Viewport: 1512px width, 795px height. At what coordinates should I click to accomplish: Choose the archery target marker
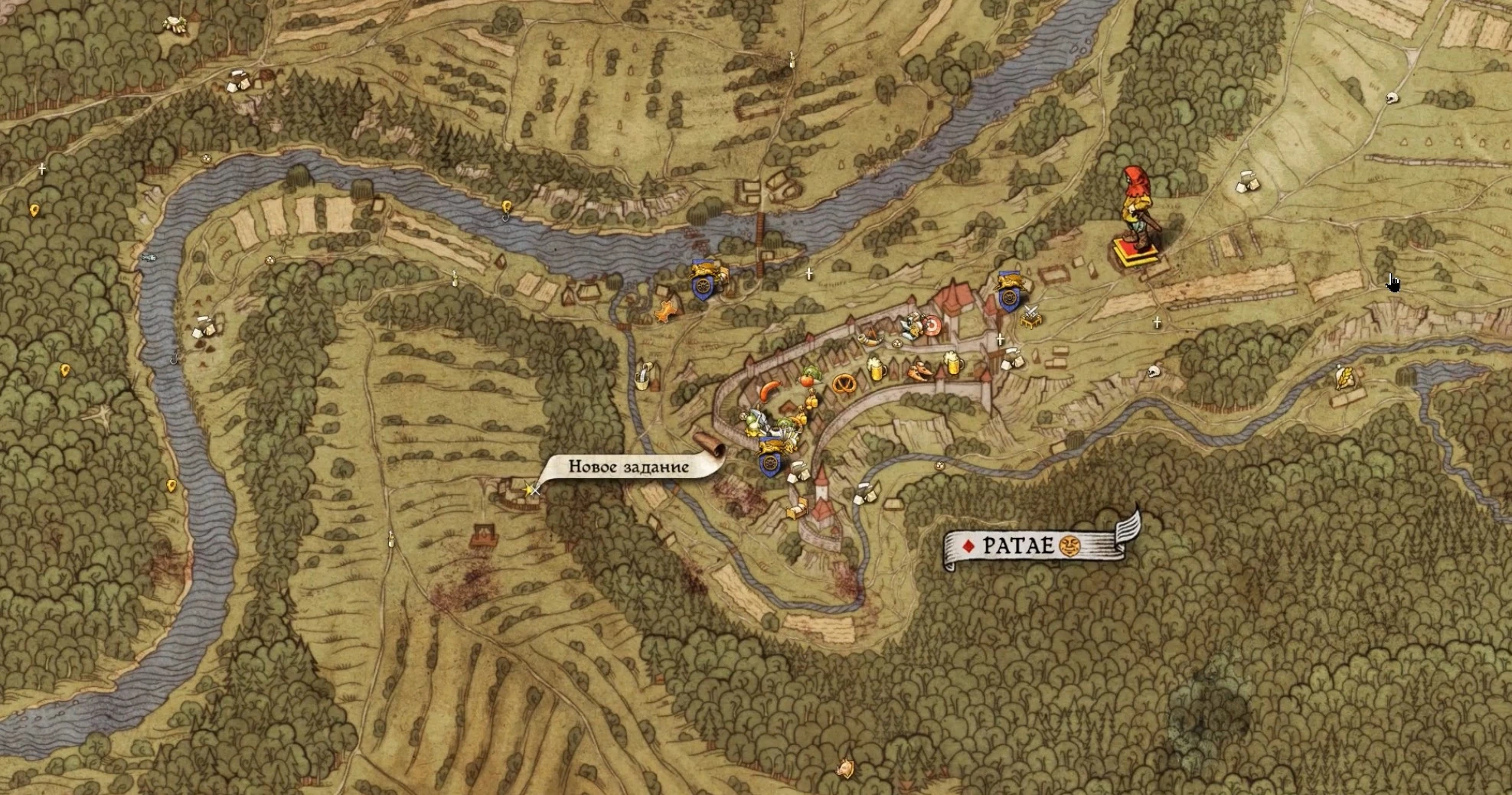[931, 327]
